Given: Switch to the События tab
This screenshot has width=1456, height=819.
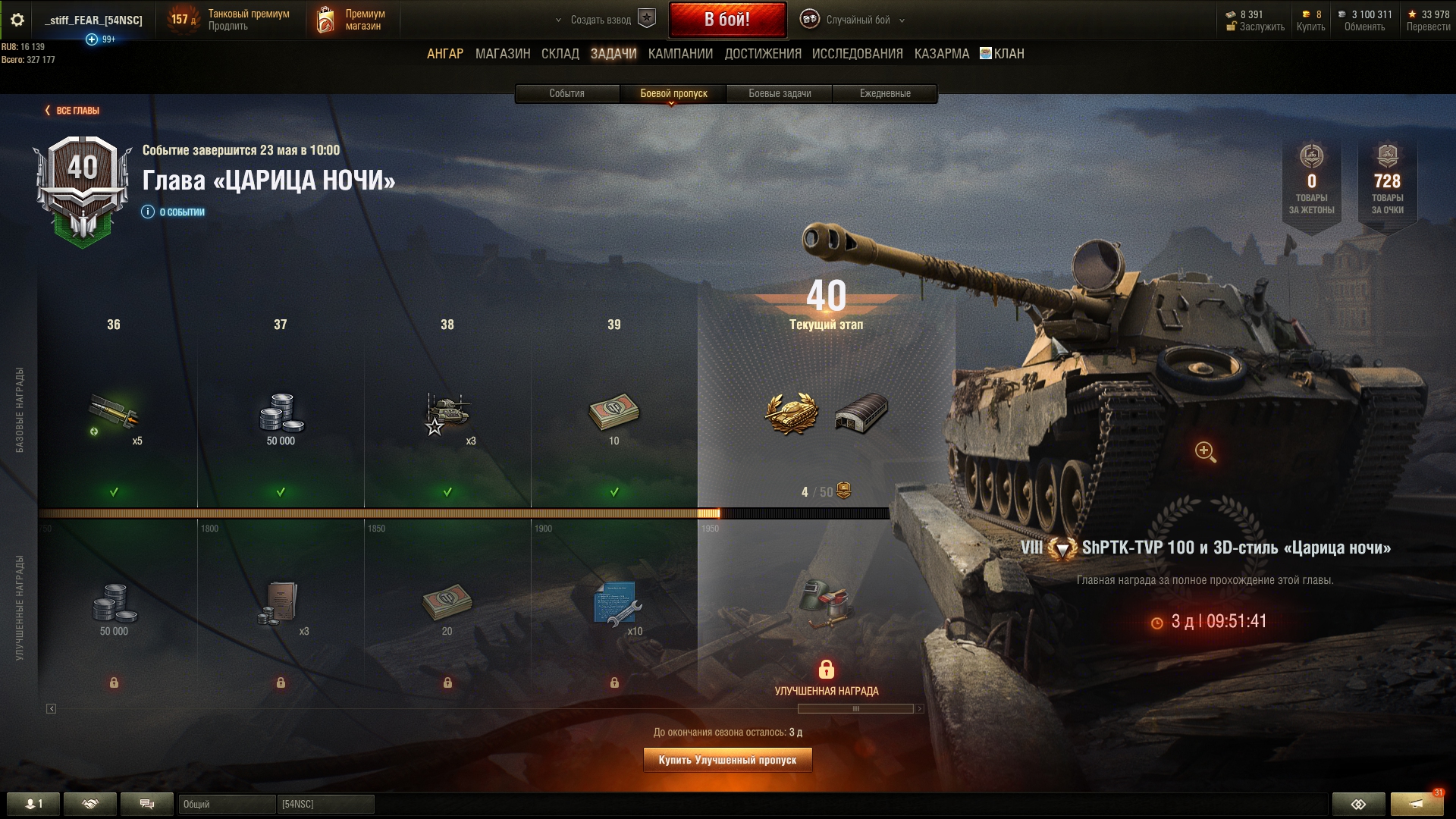Looking at the screenshot, I should pos(566,93).
